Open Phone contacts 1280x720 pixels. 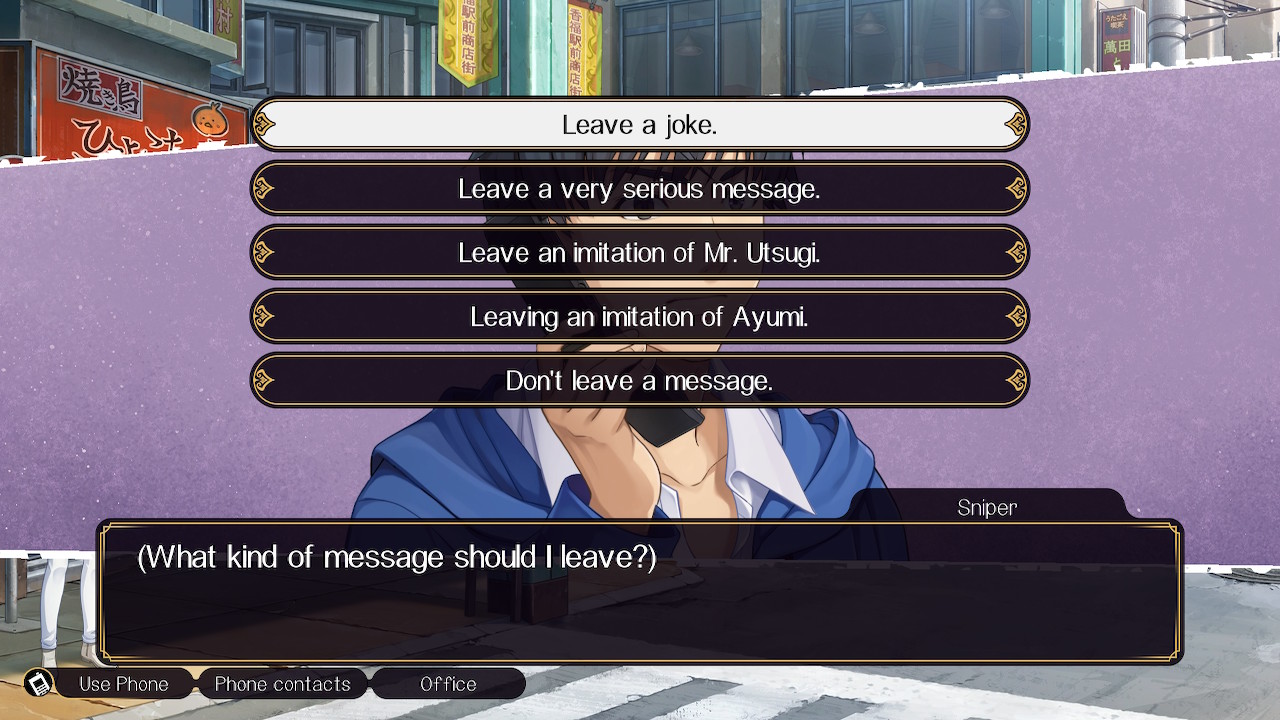coord(282,684)
